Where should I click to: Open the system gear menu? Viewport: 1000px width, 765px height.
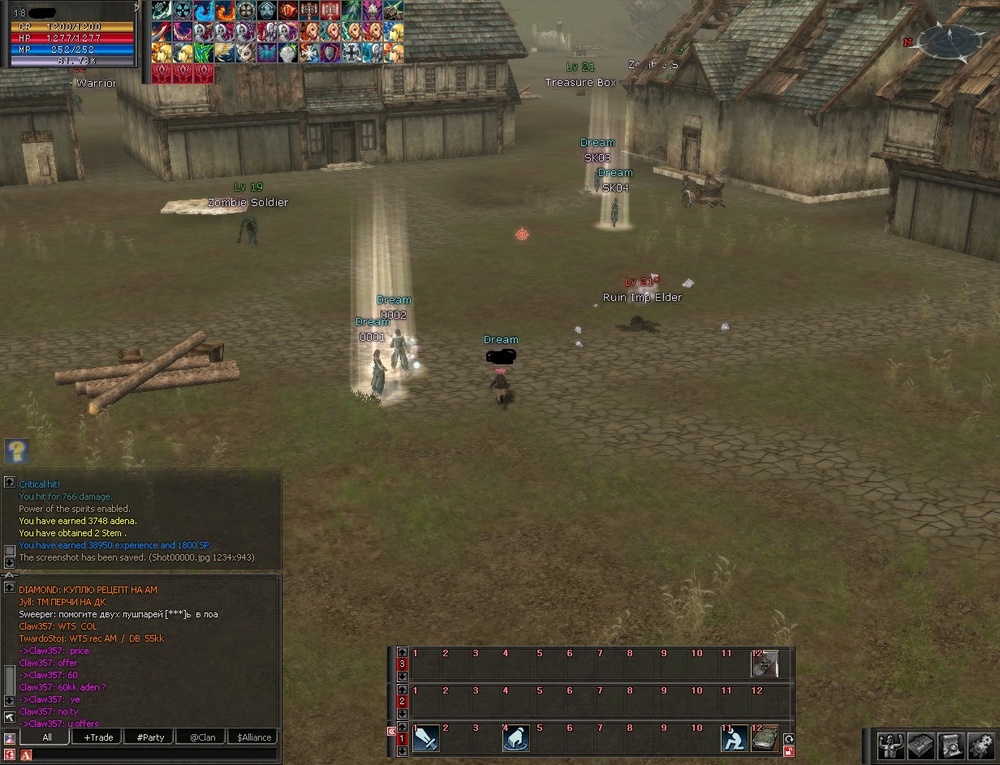coord(980,745)
